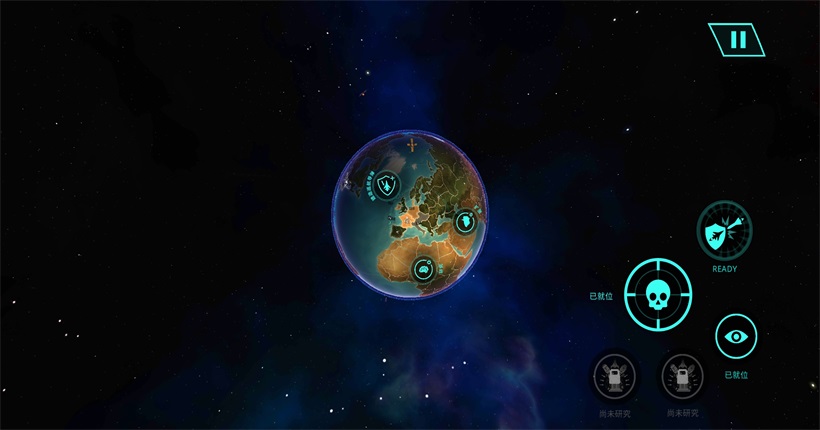Use the eye reconnaissance ability
This screenshot has width=820, height=430.
(x=736, y=336)
